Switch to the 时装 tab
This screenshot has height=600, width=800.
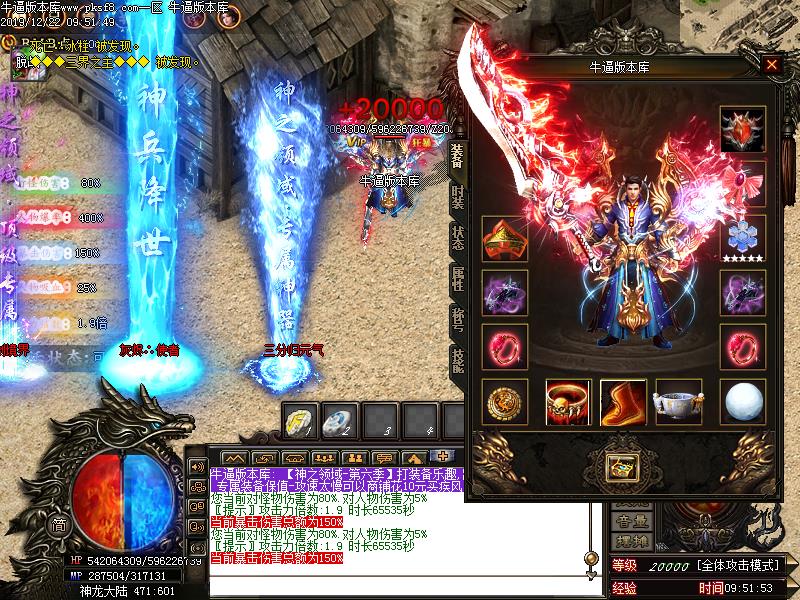(457, 194)
